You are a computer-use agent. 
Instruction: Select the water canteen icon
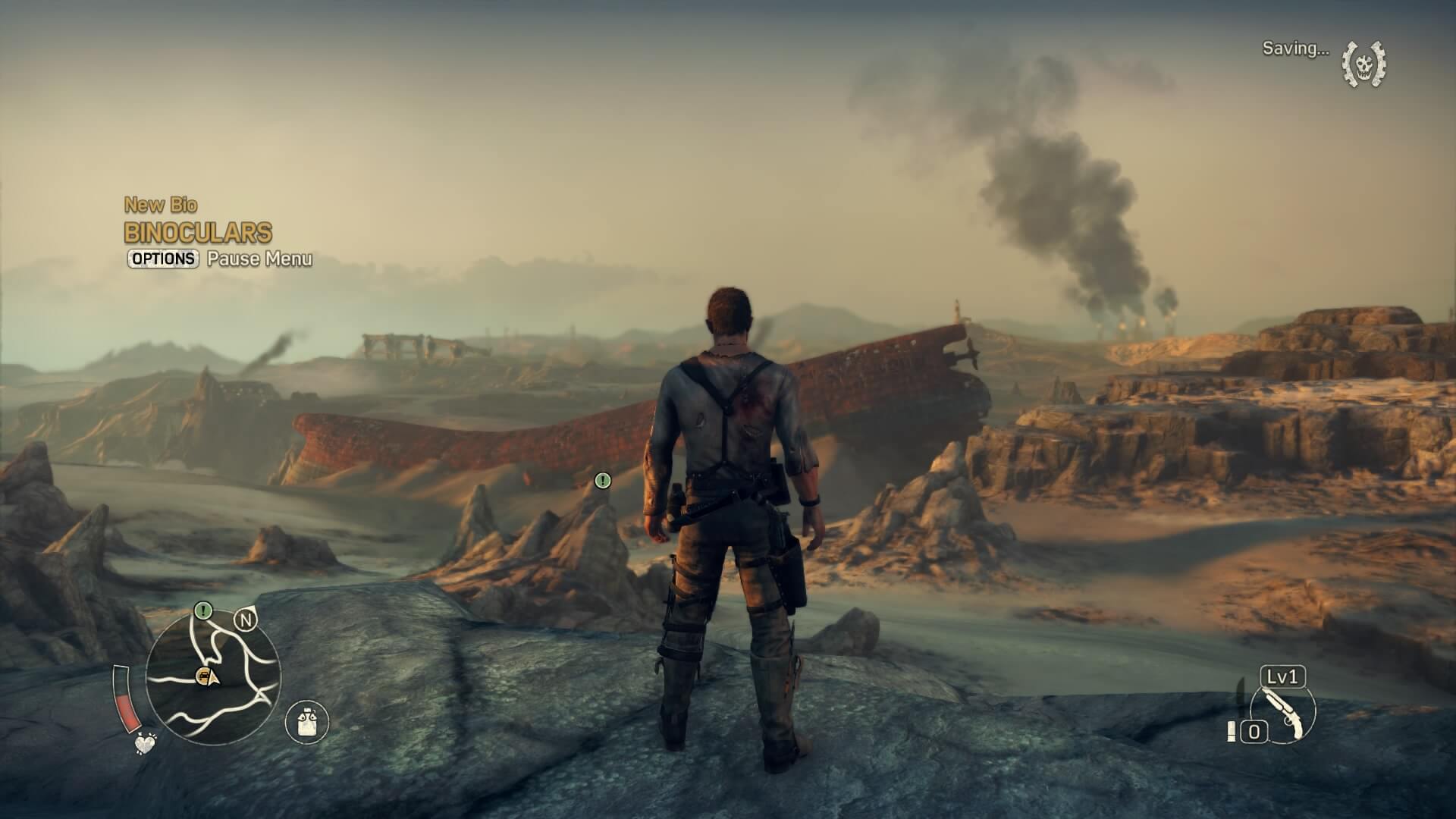point(307,720)
